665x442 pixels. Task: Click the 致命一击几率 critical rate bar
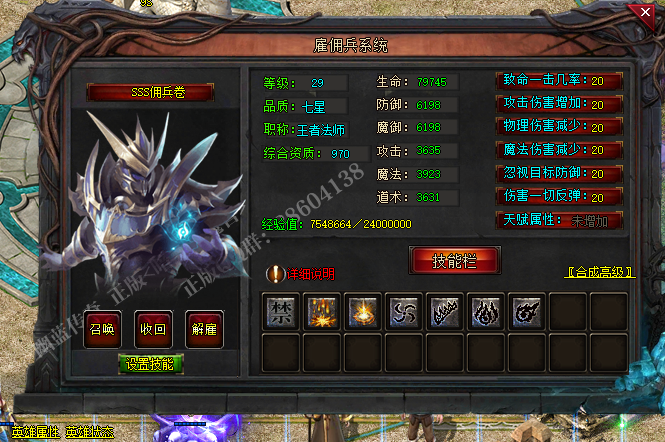[x=559, y=81]
